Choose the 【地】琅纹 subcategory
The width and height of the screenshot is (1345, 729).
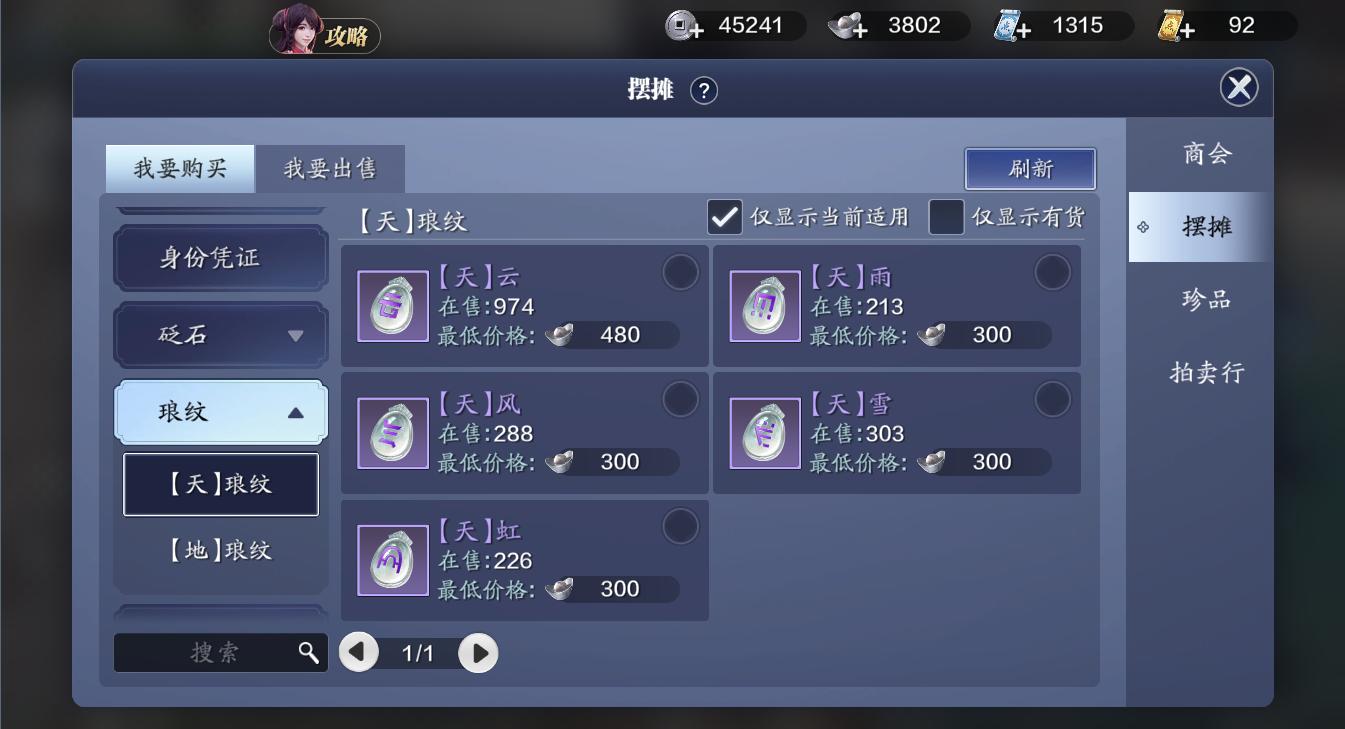click(220, 550)
